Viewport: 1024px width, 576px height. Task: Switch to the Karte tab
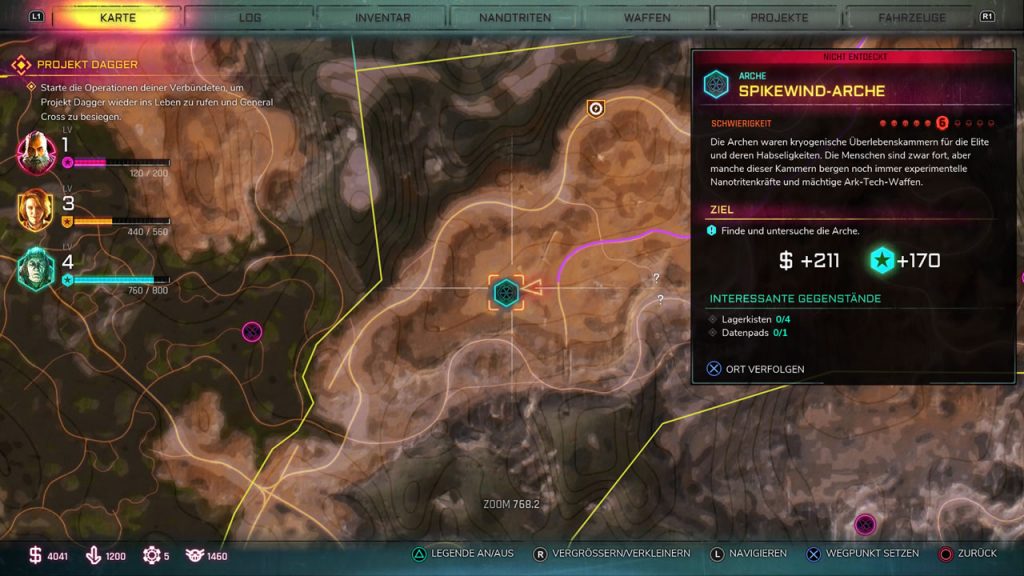[118, 17]
